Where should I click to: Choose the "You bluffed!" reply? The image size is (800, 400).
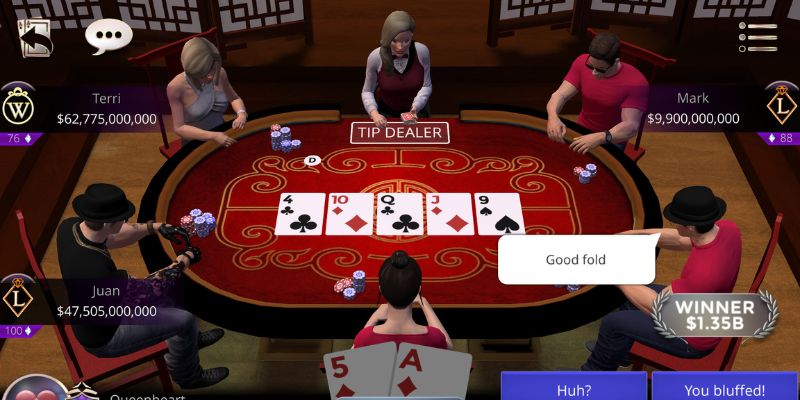pos(725,388)
